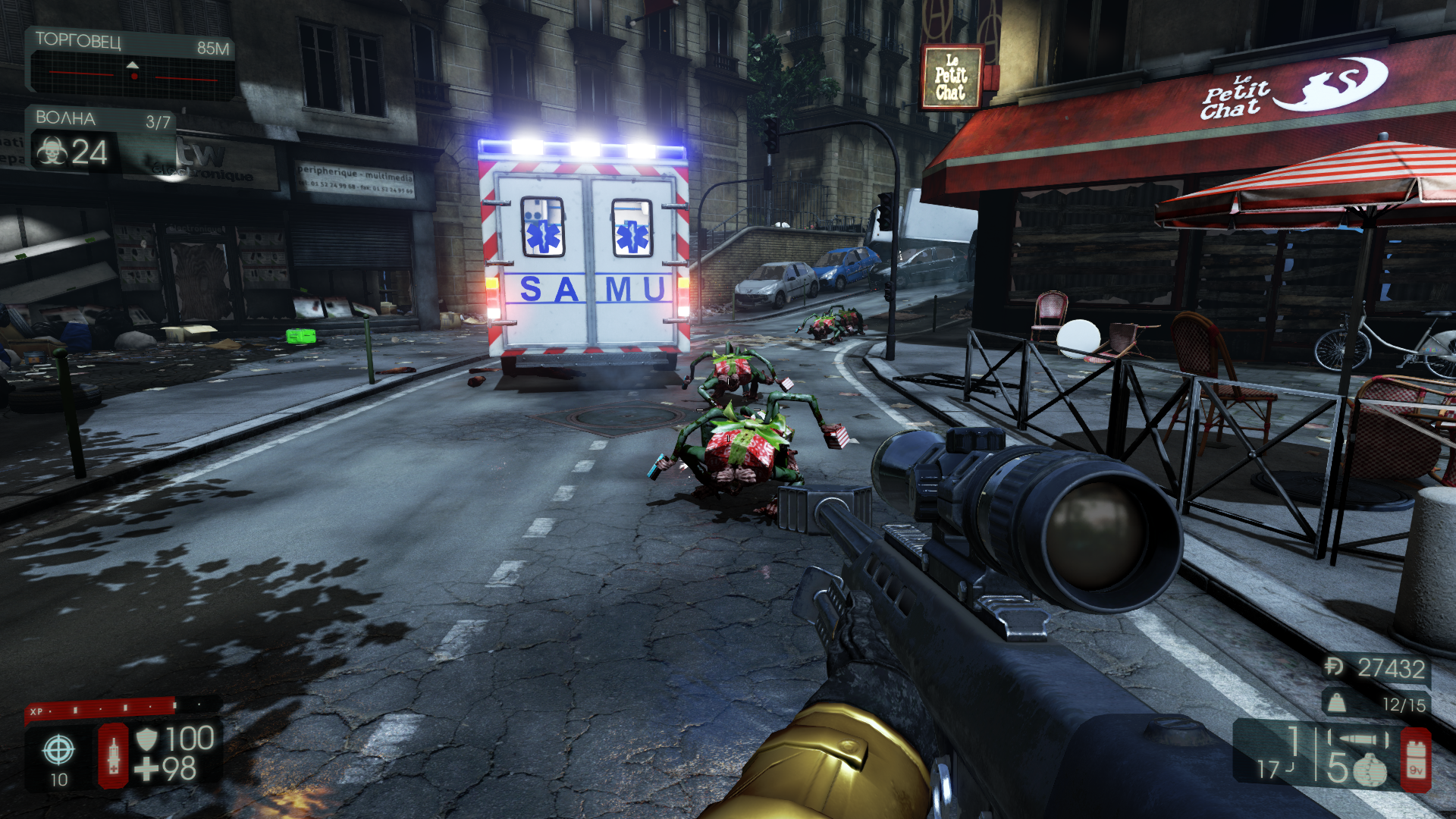This screenshot has height=819, width=1456.
Task: Click the red flashlight battery icon
Action: [1415, 760]
